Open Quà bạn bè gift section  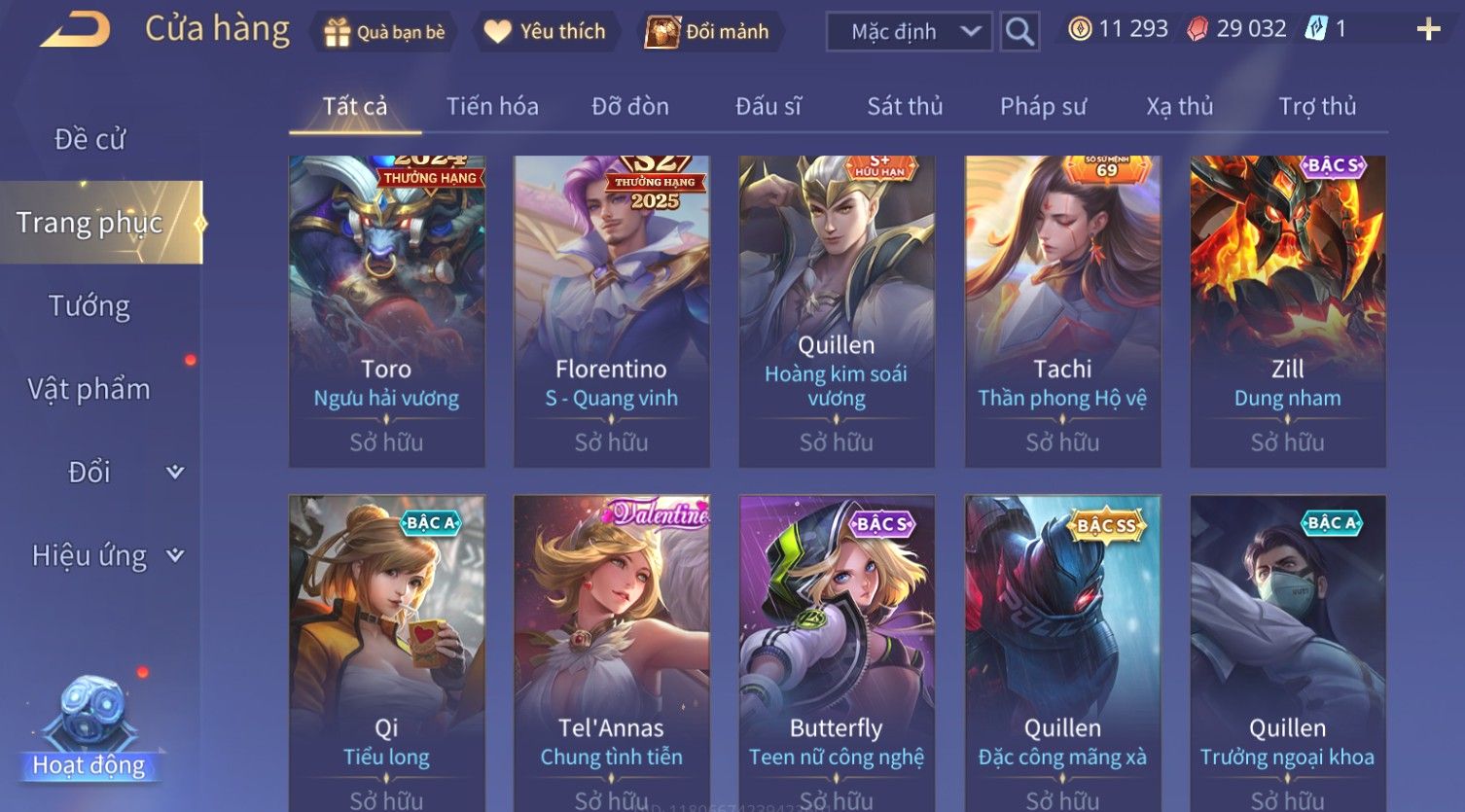pyautogui.click(x=383, y=32)
